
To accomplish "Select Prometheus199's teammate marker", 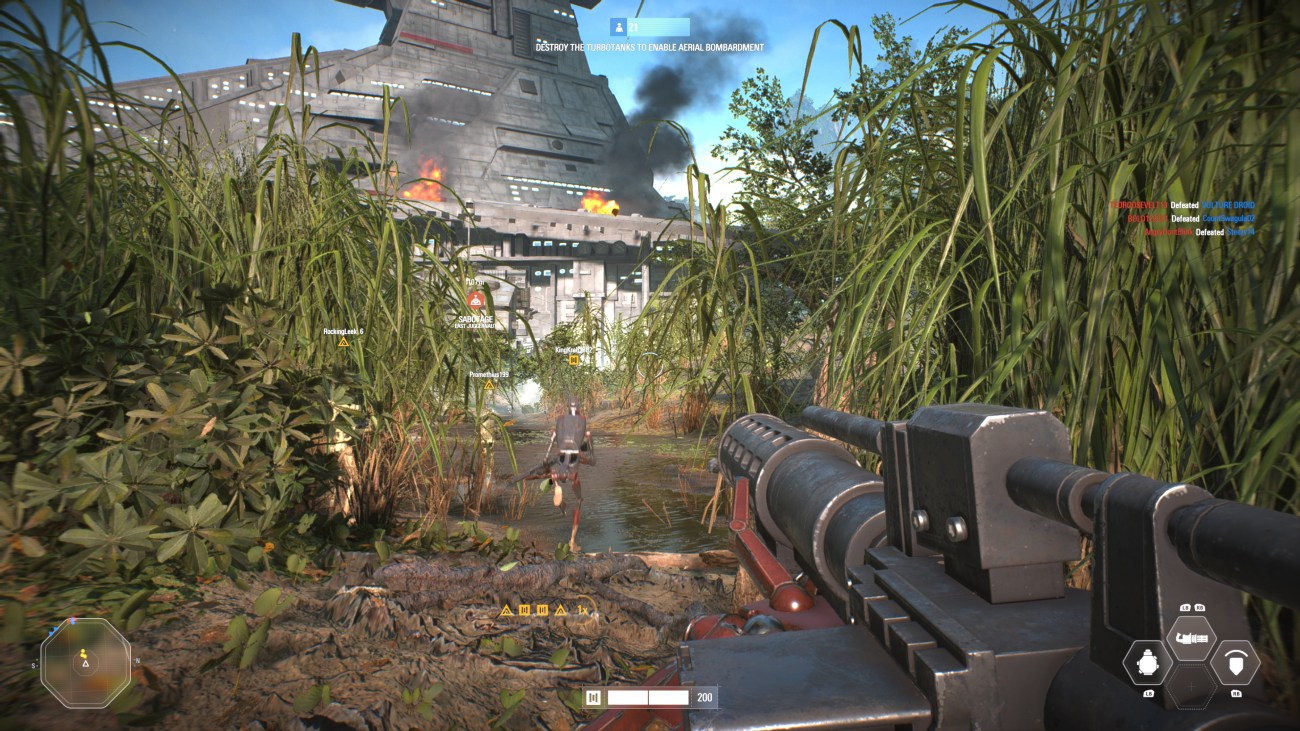I will pyautogui.click(x=489, y=384).
